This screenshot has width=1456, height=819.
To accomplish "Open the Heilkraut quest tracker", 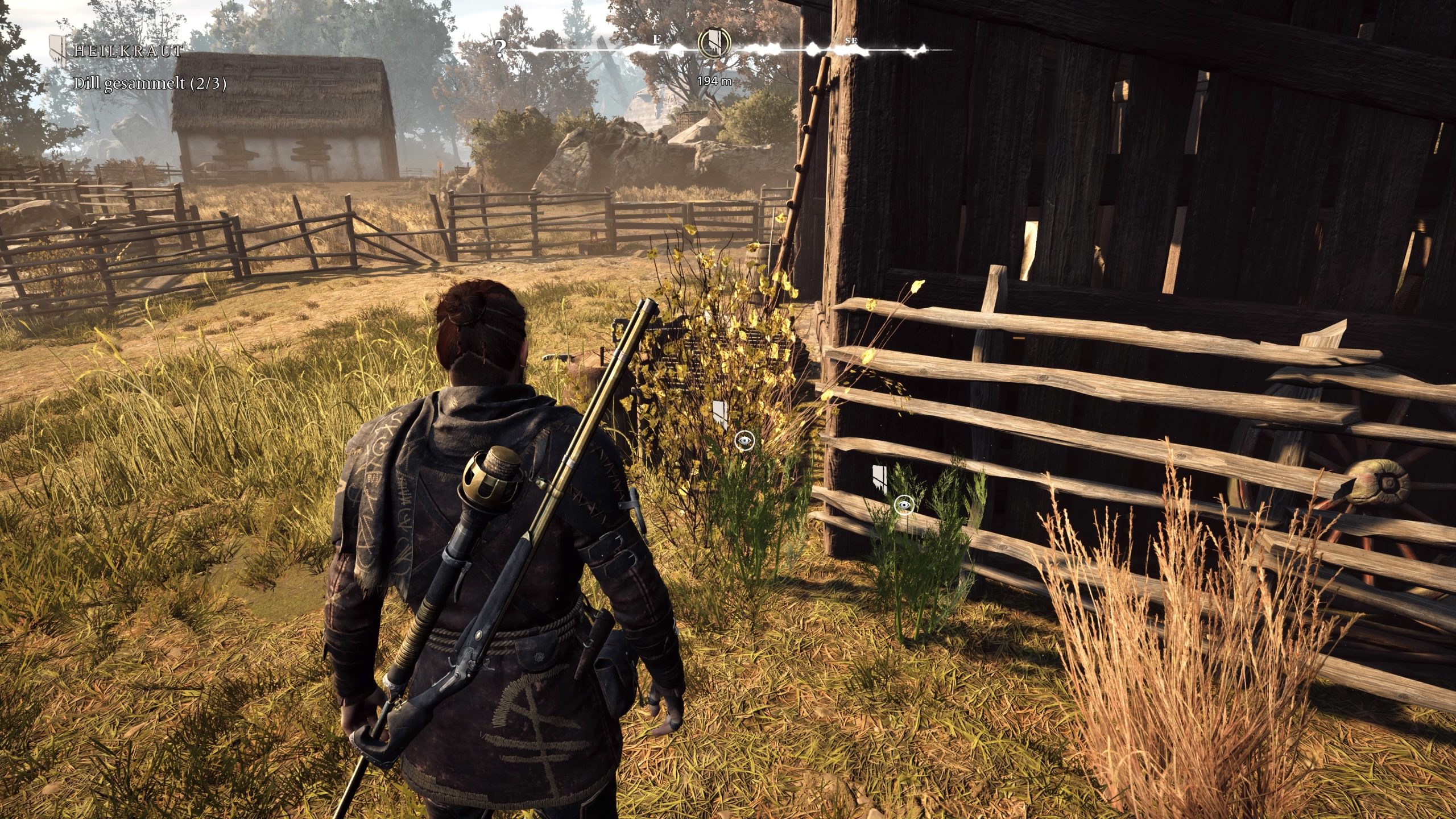I will pyautogui.click(x=127, y=51).
